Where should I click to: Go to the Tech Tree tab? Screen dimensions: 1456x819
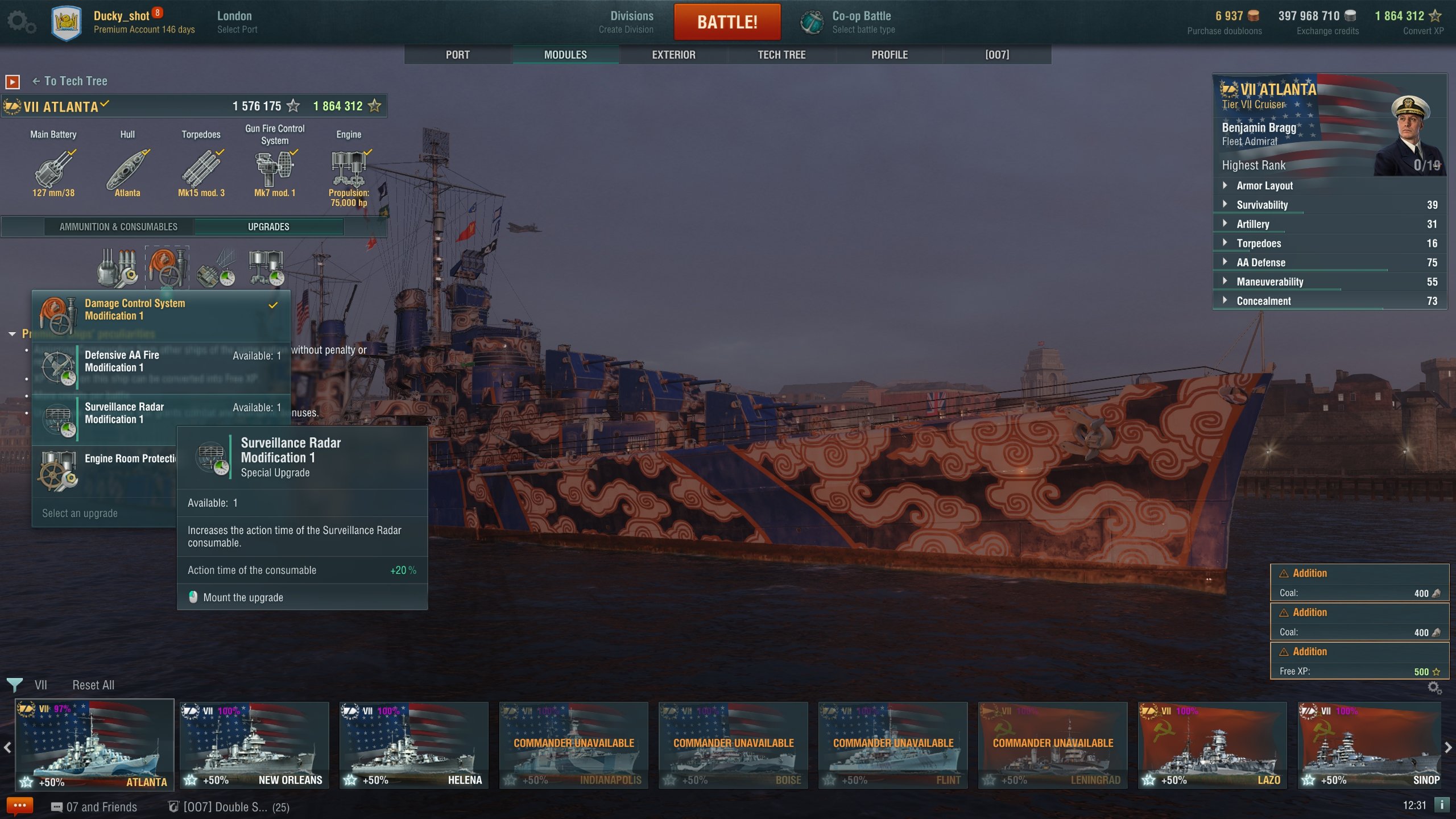pos(781,55)
